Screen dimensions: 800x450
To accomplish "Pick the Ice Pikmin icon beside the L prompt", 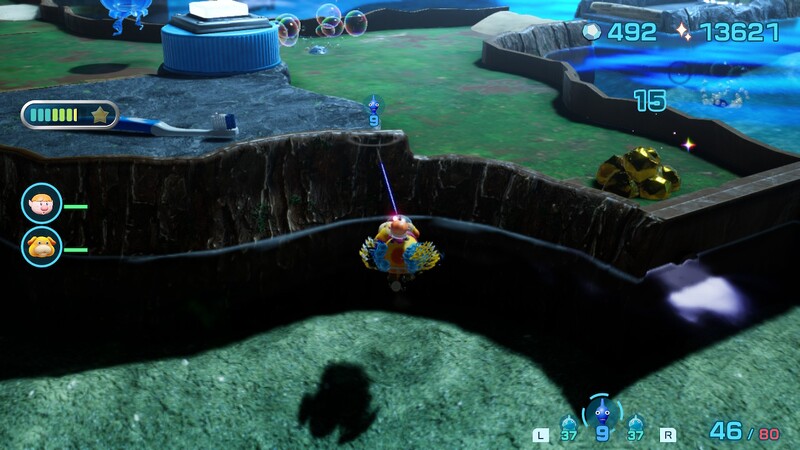I will coord(569,424).
